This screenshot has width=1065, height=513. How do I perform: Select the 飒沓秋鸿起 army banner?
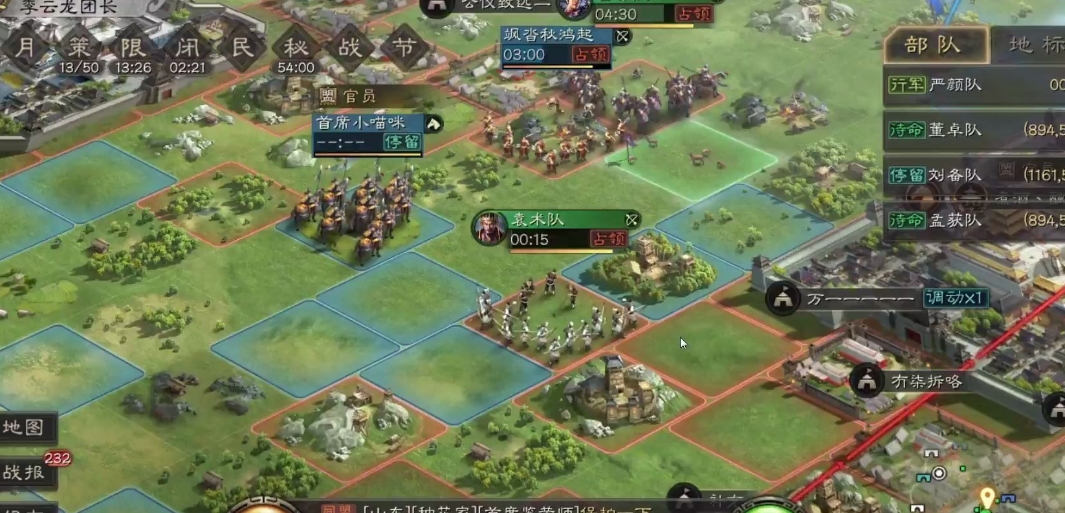coord(556,46)
